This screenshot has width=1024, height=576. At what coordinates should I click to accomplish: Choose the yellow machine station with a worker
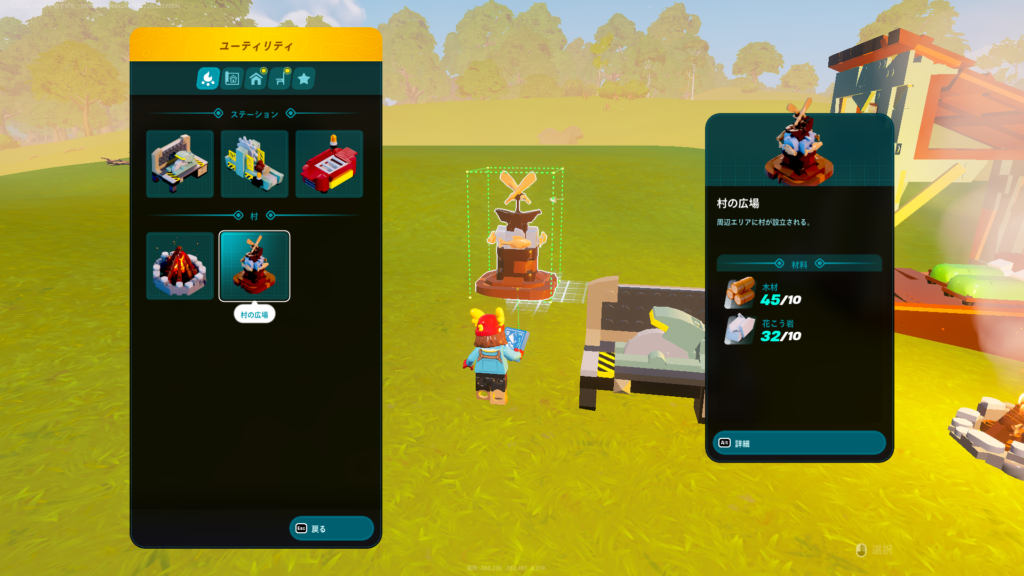[255, 164]
